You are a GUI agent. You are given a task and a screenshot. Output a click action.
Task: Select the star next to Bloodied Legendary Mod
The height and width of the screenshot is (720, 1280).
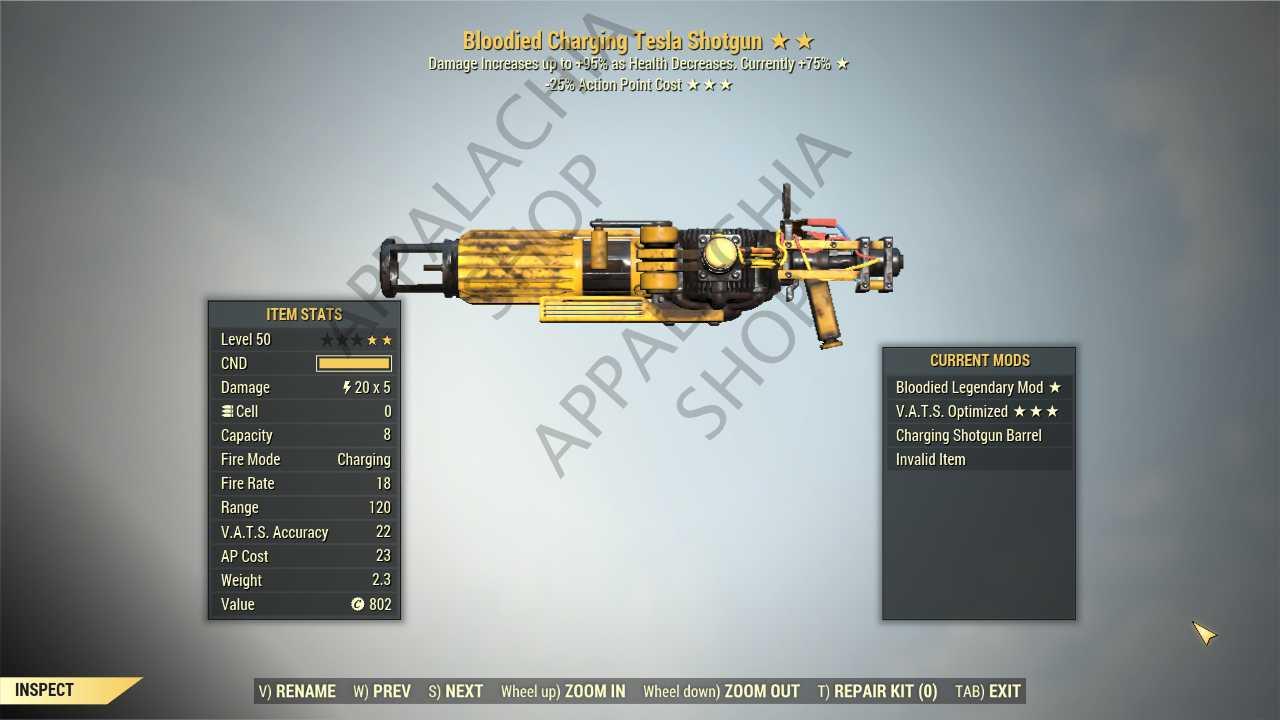pyautogui.click(x=1054, y=387)
